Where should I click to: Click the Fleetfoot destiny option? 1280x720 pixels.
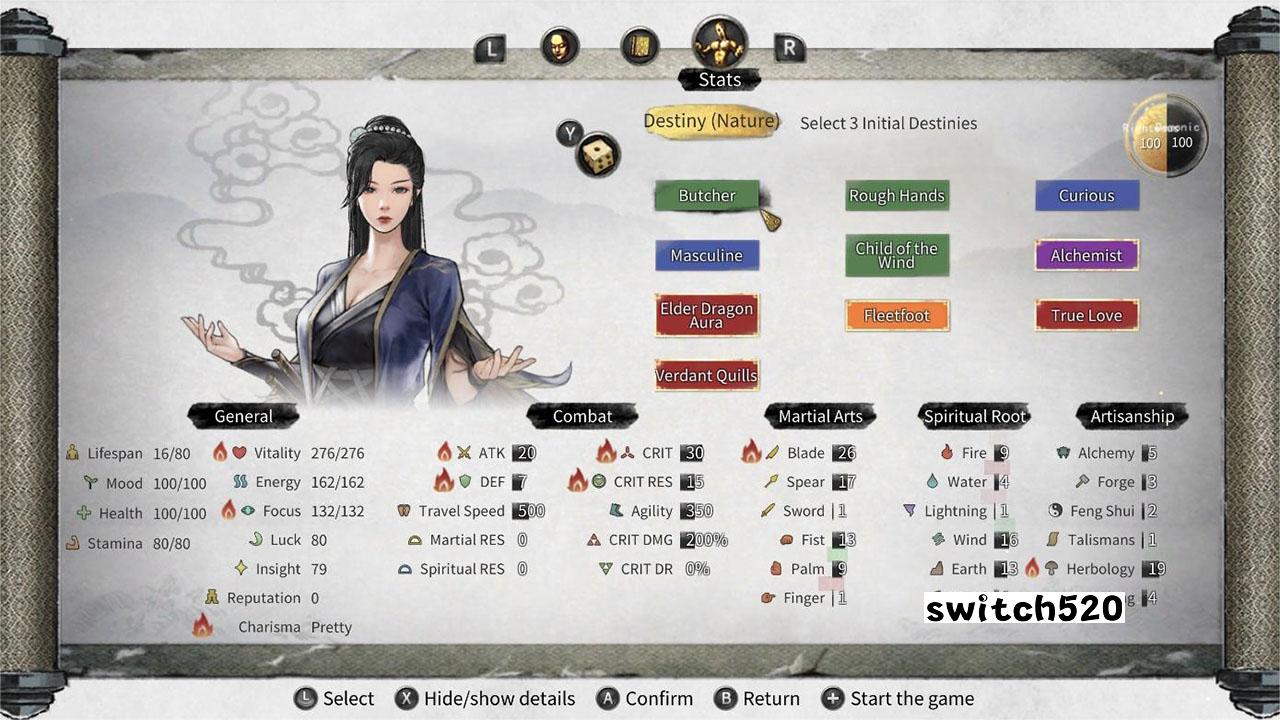(896, 315)
